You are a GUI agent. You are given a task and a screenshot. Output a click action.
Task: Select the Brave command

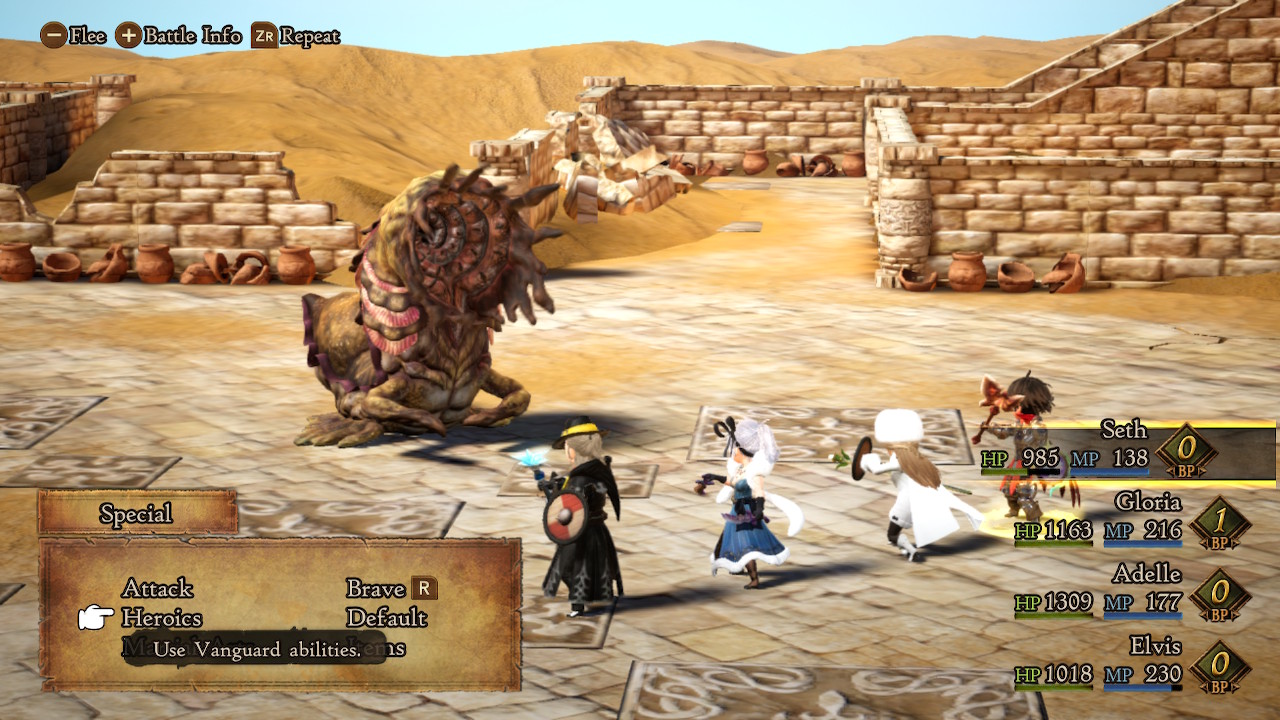pyautogui.click(x=375, y=588)
